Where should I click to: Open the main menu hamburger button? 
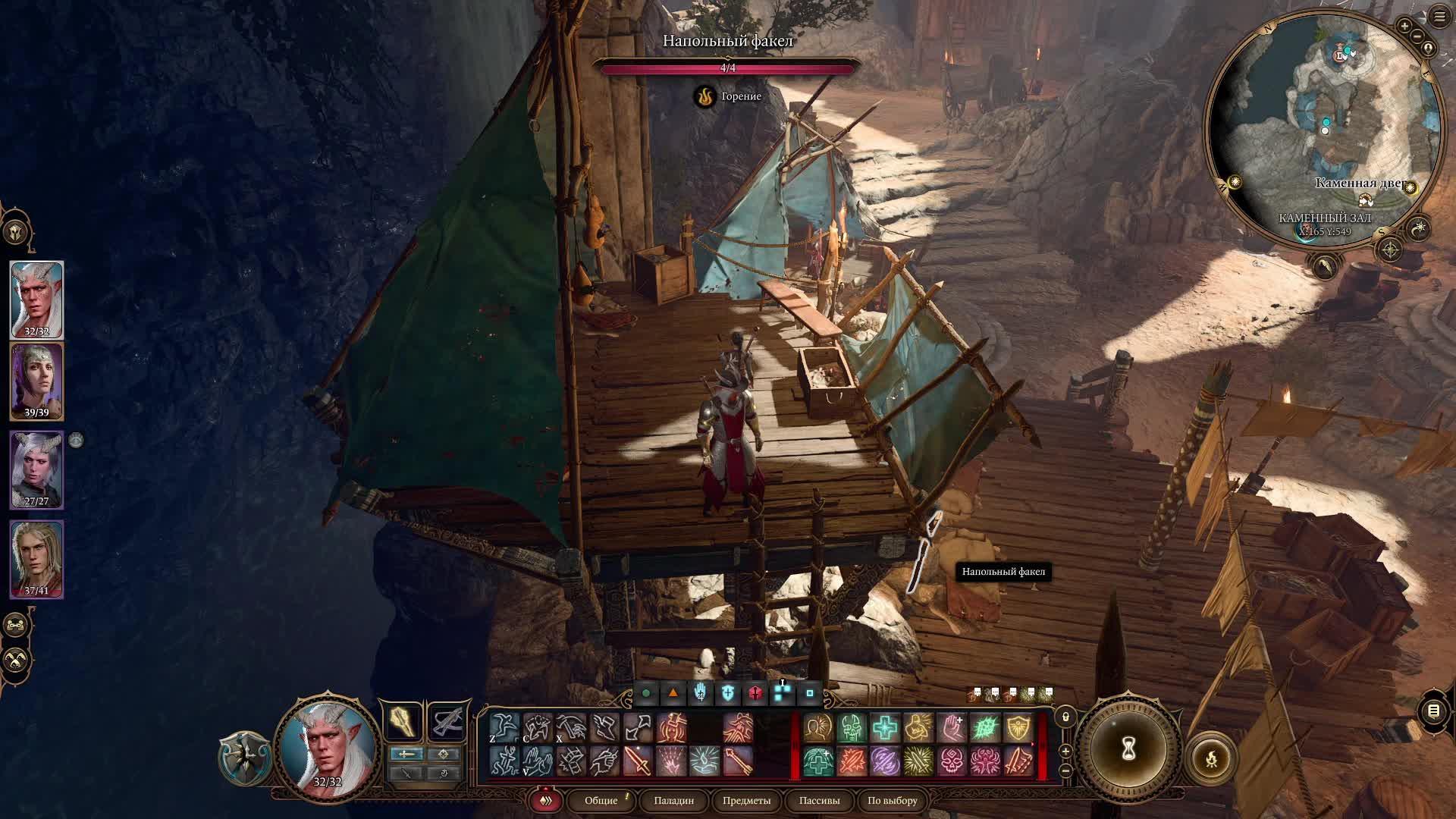[1439, 17]
